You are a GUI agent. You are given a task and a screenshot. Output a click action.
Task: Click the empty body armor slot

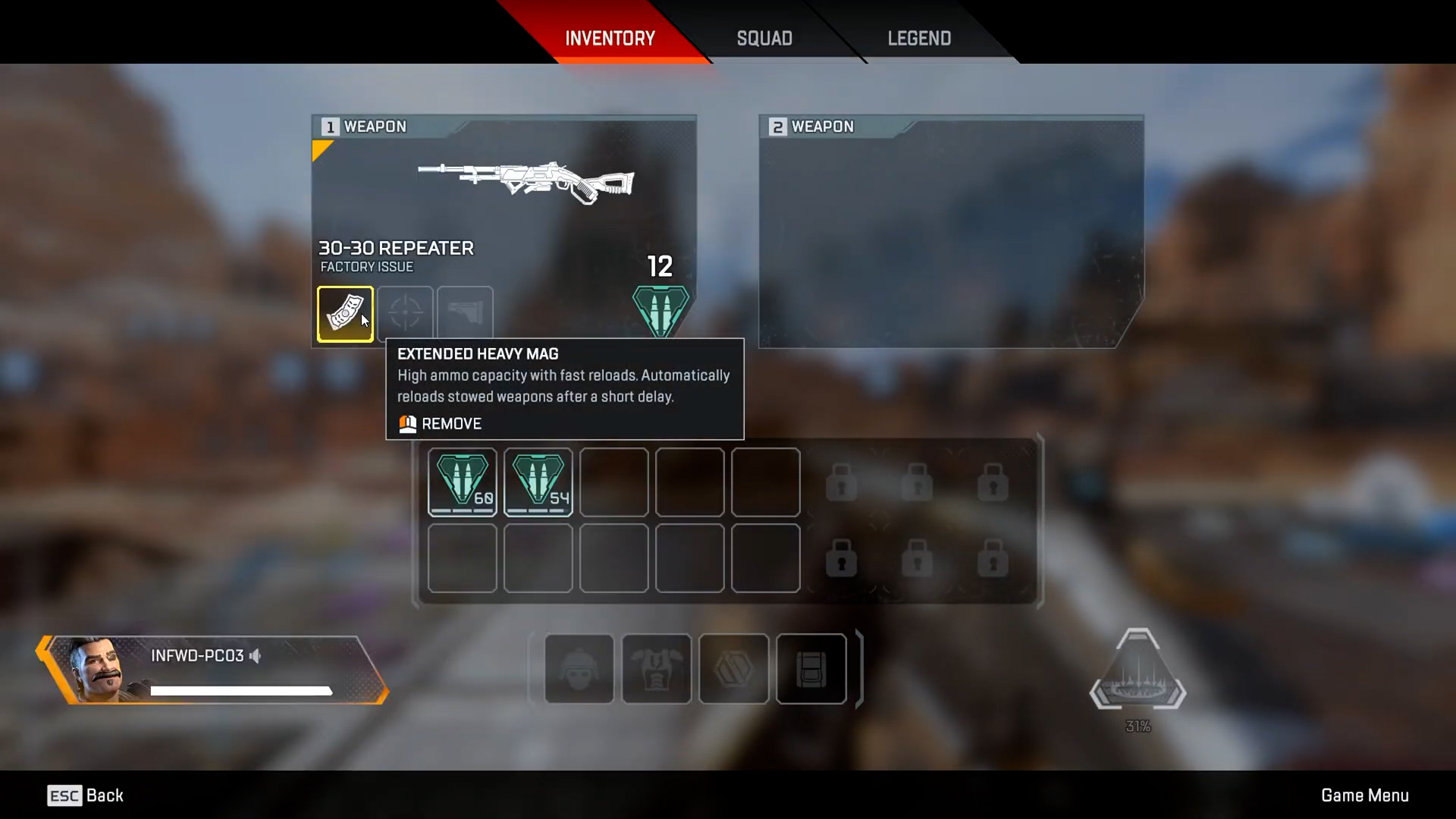pyautogui.click(x=656, y=669)
